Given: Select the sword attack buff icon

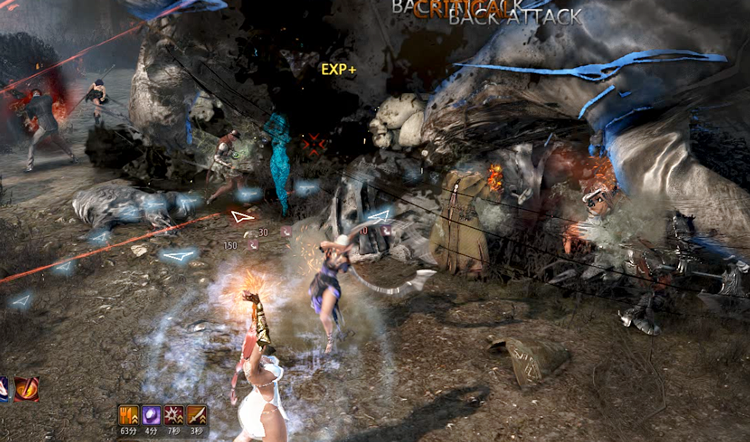Looking at the screenshot, I should pyautogui.click(x=197, y=415).
